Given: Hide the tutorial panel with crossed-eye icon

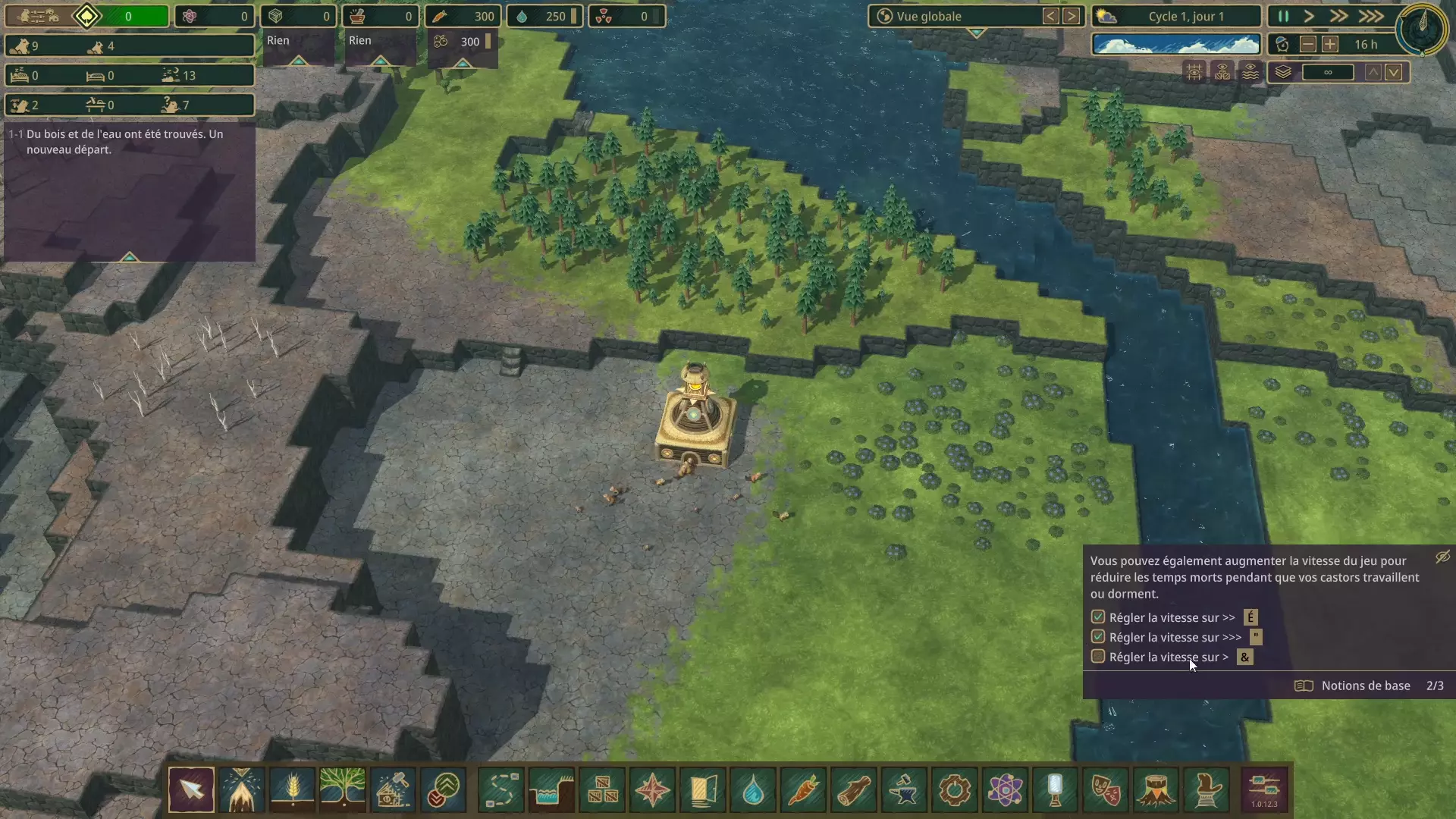Looking at the screenshot, I should click(1442, 557).
